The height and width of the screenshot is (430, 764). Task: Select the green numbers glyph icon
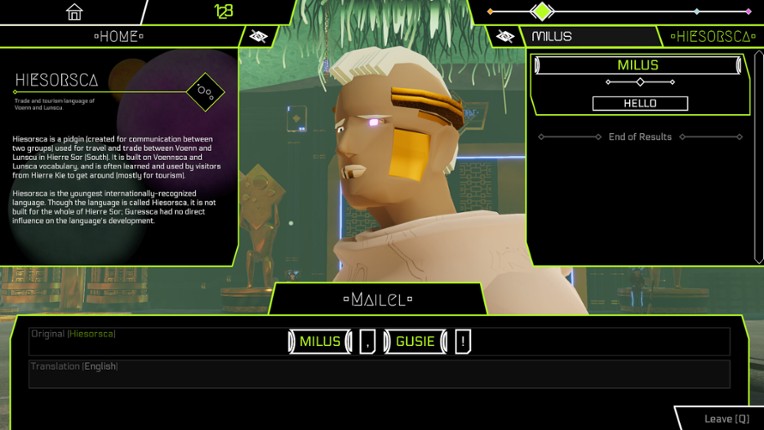(223, 12)
